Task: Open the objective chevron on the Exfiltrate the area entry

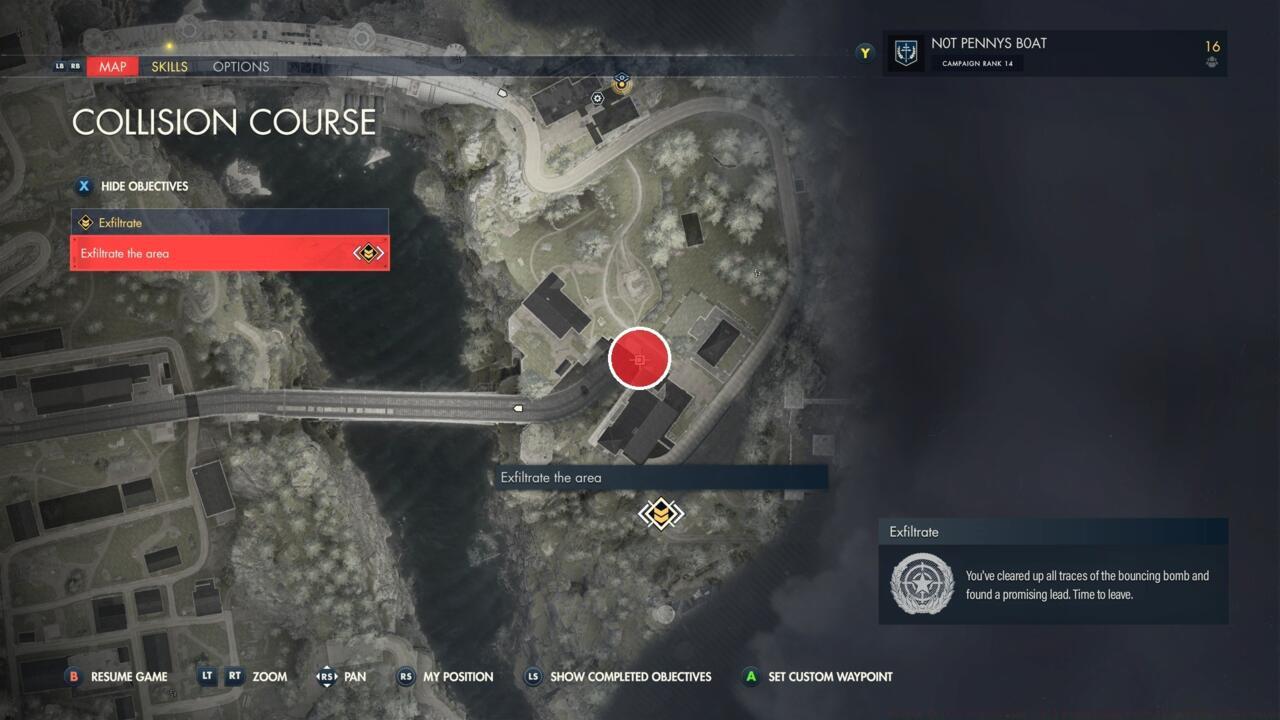Action: 368,253
